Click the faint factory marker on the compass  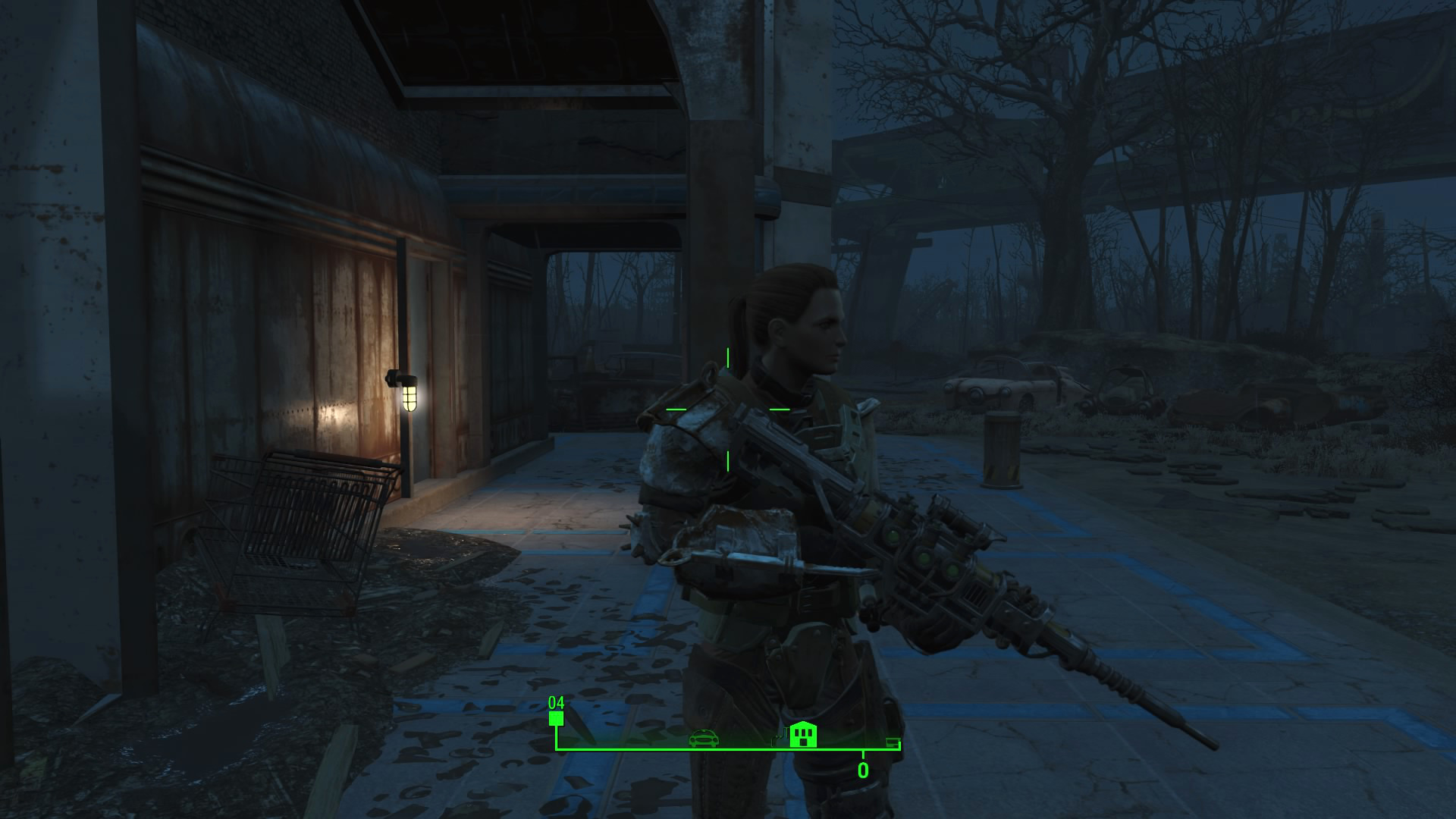coord(778,738)
